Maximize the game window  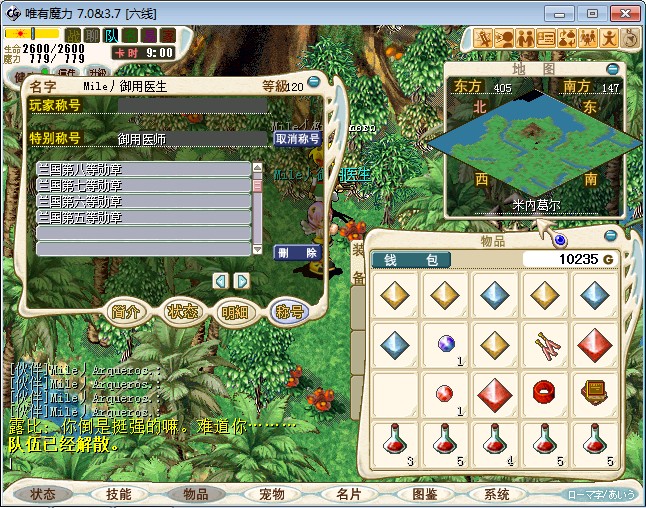[x=593, y=13]
